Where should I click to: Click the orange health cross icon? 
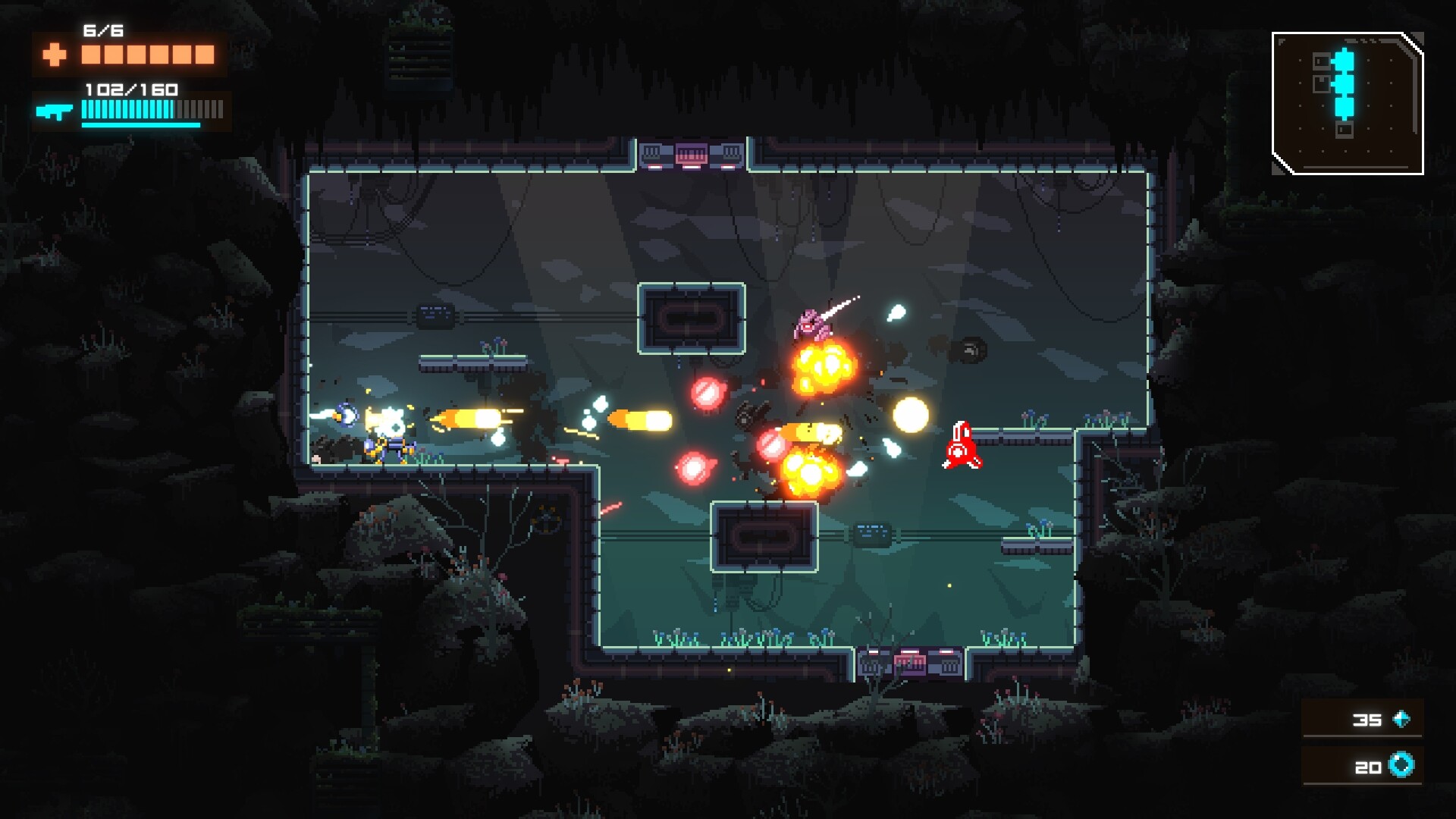point(53,55)
